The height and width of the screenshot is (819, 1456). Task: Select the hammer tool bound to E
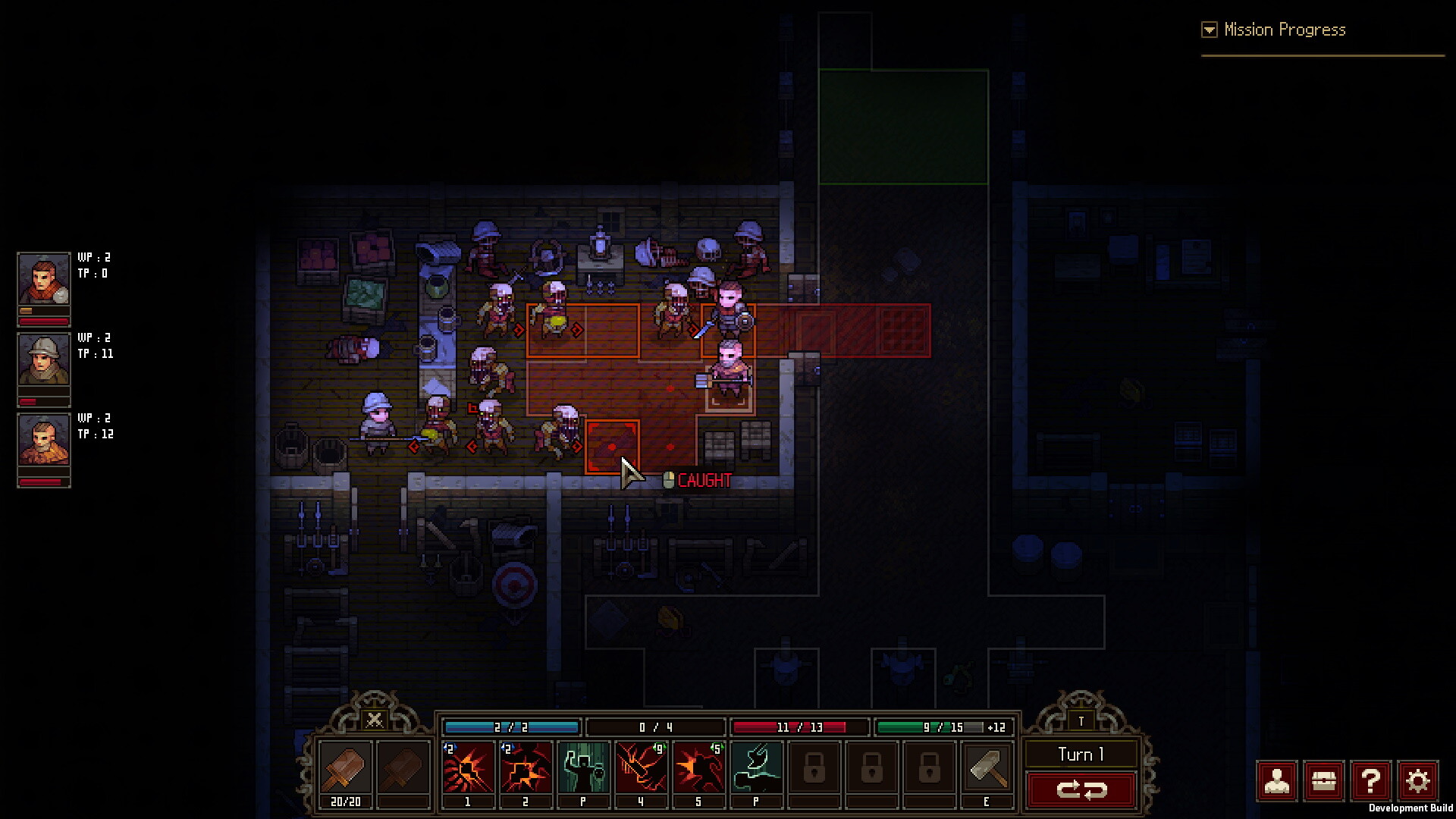[987, 768]
